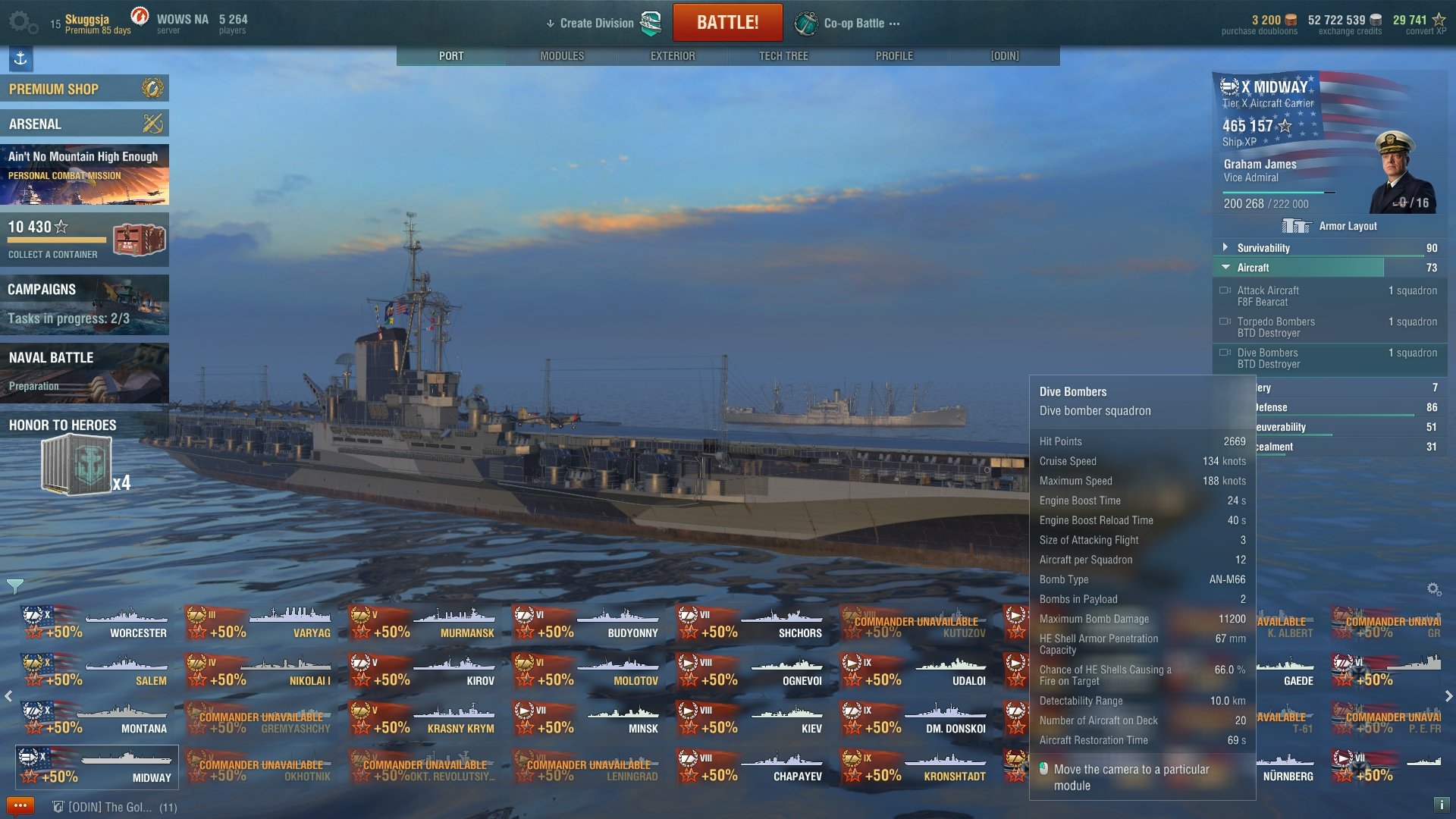Viewport: 1456px width, 819px height.
Task: Open the Tech Tree tab
Action: coord(783,56)
